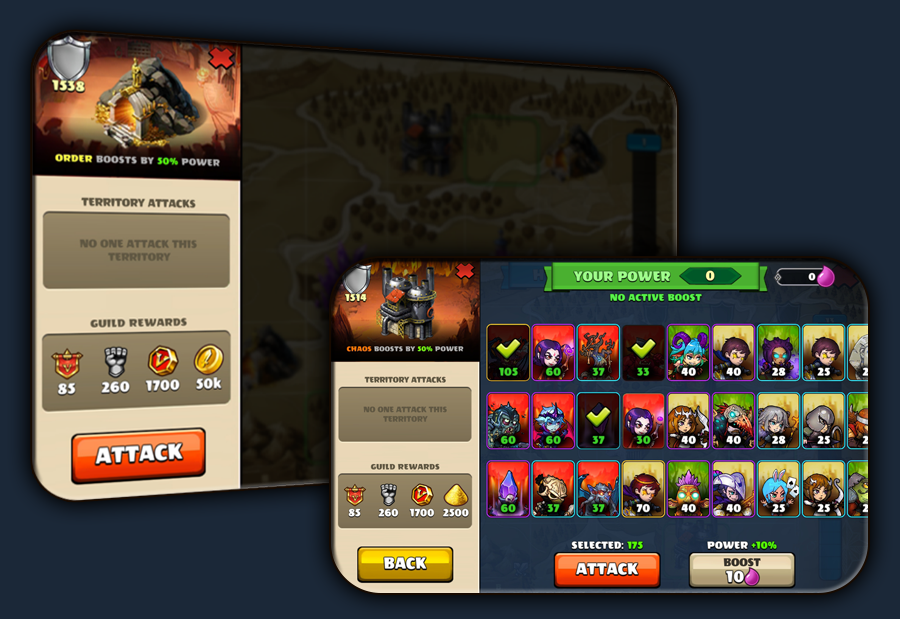Choose the teal-haired hero with purple horns
Screen dimensions: 900x619
[x=688, y=352]
